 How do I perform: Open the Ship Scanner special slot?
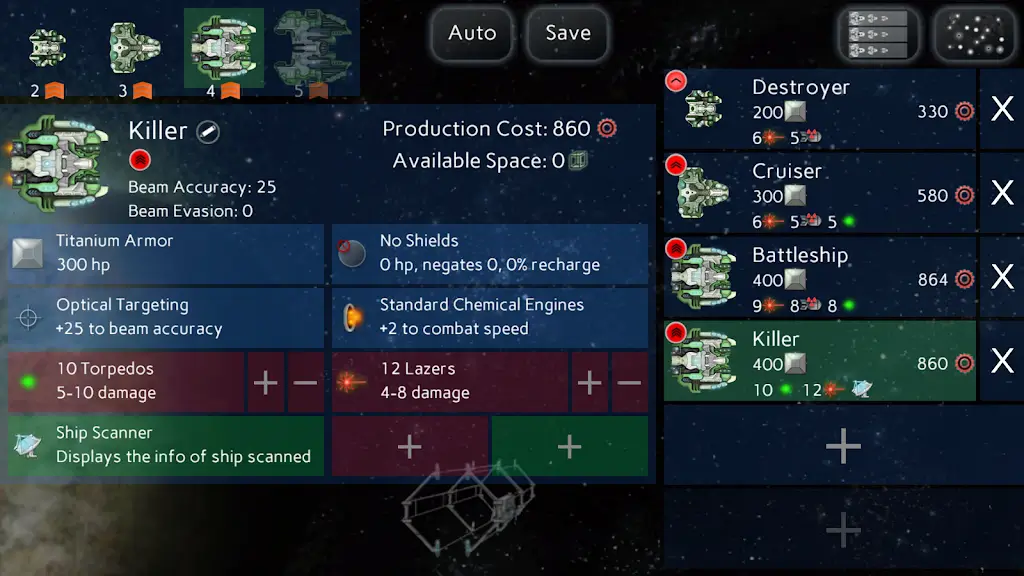(165, 445)
